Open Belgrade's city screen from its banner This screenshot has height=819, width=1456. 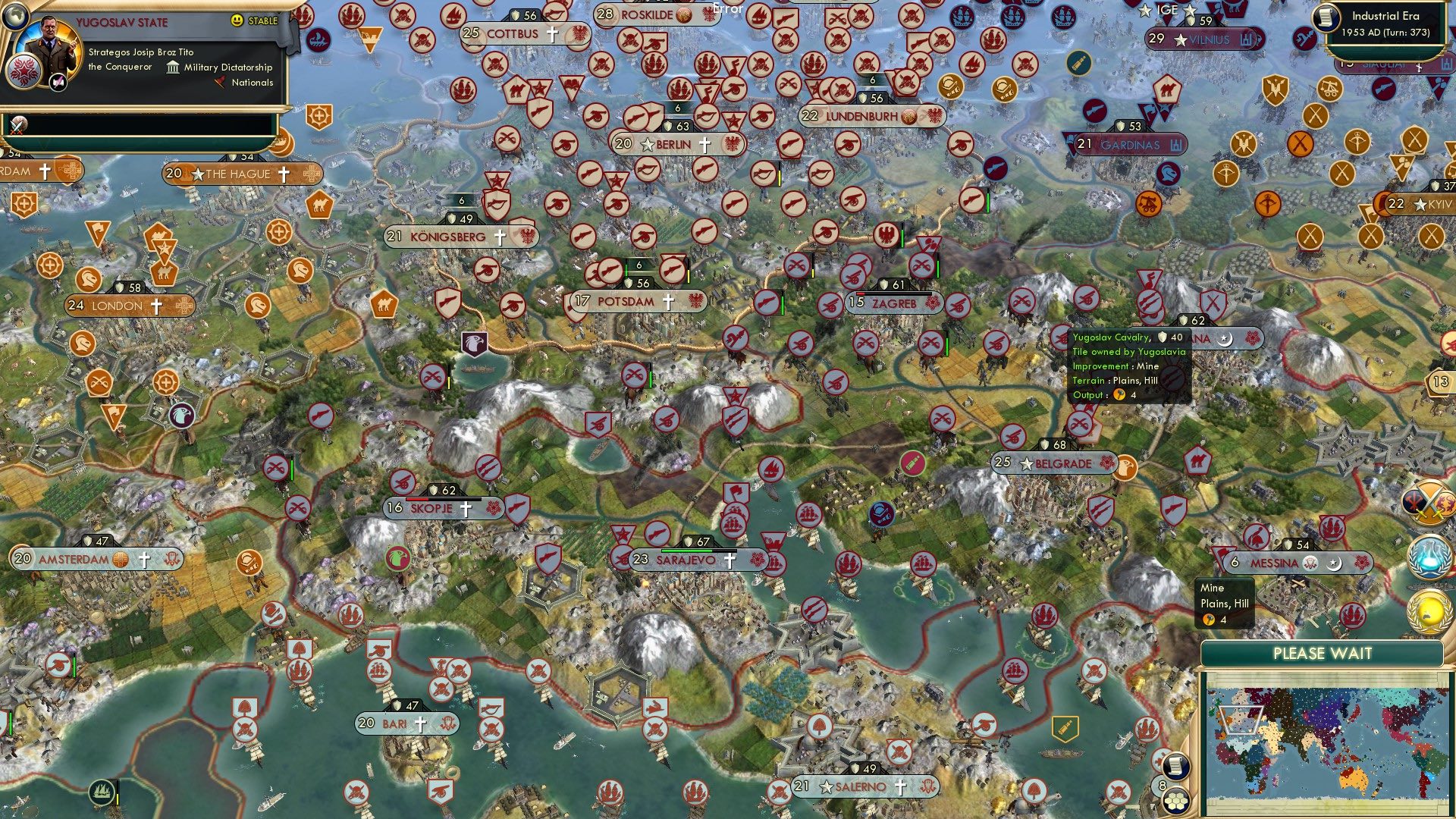1054,463
